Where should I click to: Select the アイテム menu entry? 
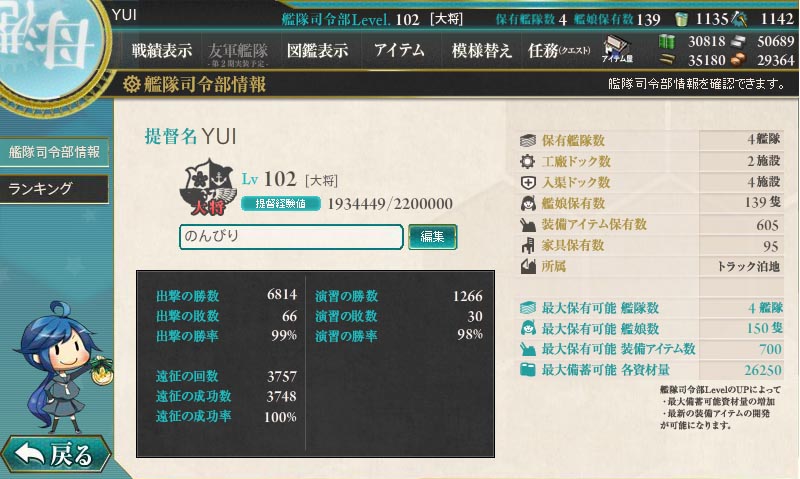pyautogui.click(x=399, y=50)
